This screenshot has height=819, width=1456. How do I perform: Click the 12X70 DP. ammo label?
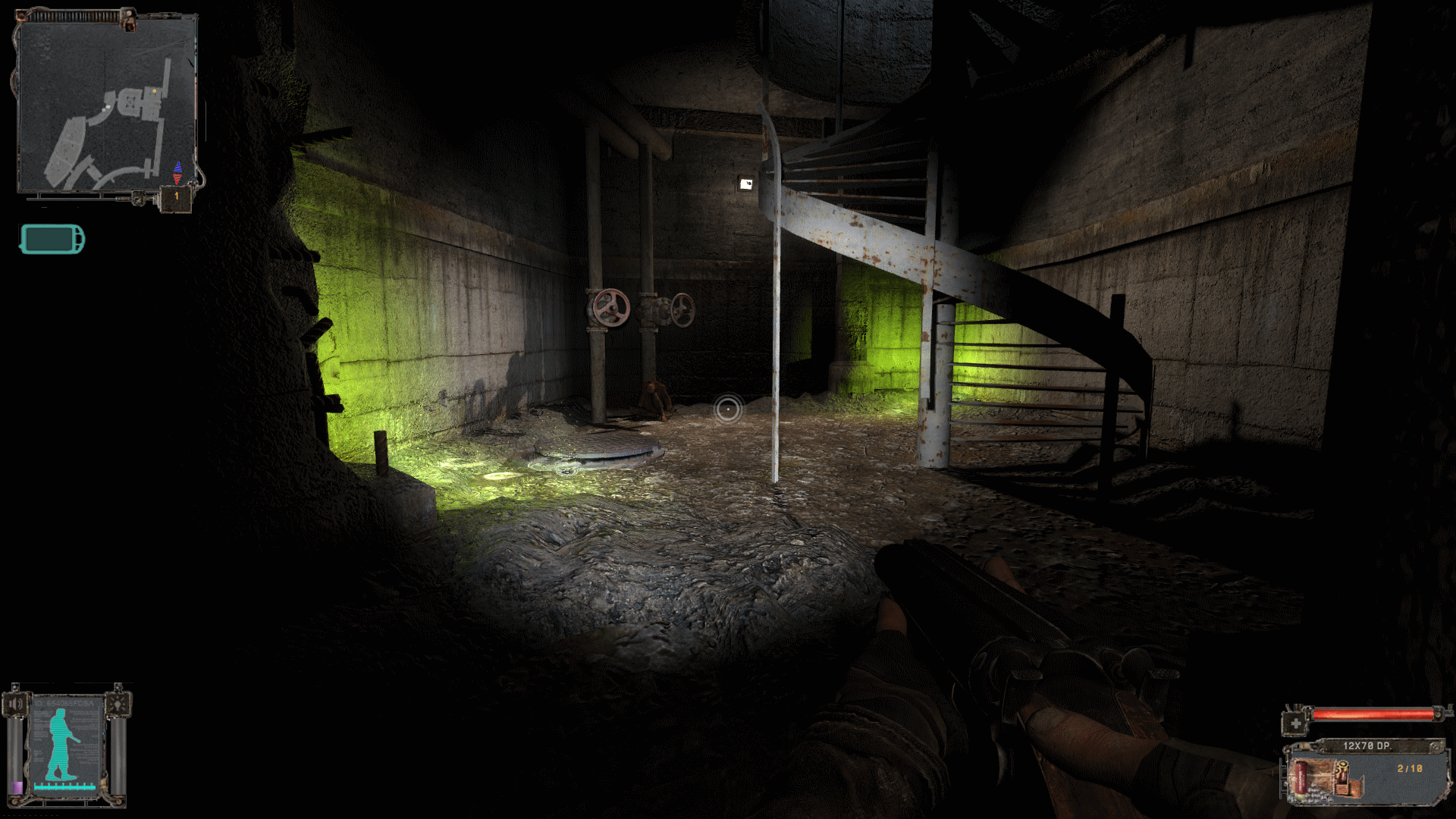[x=1367, y=746]
